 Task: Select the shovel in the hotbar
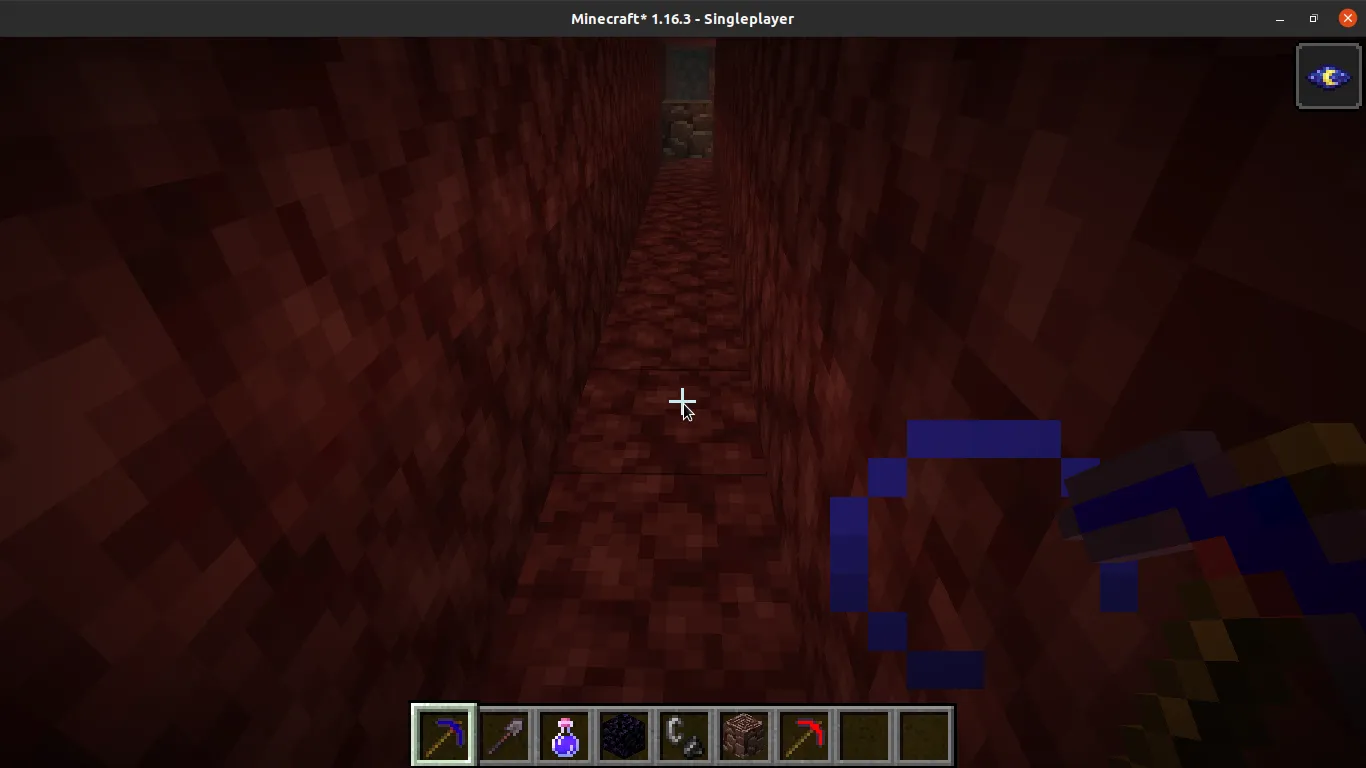pyautogui.click(x=504, y=735)
